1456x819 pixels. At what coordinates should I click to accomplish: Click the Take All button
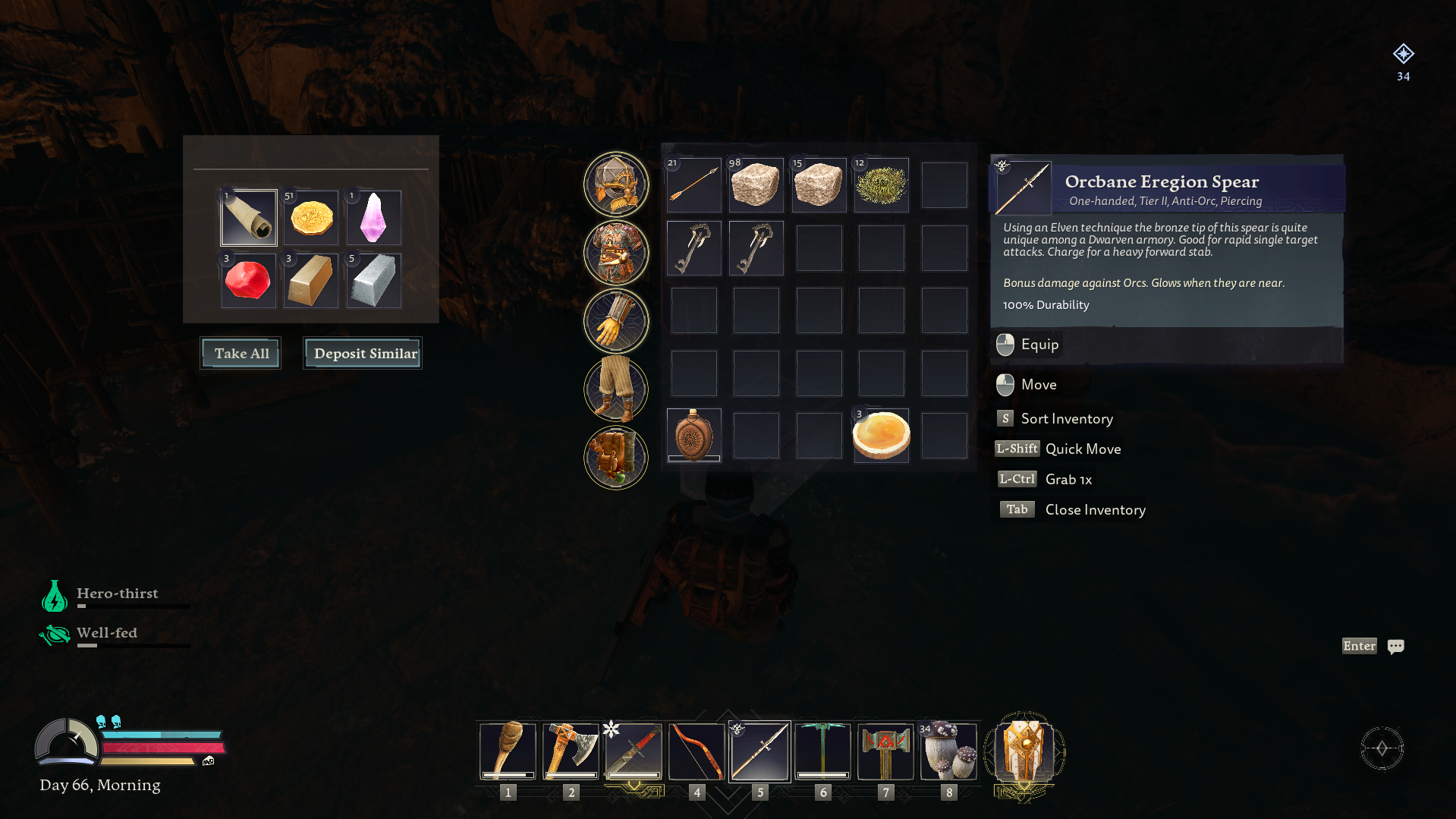pyautogui.click(x=240, y=353)
